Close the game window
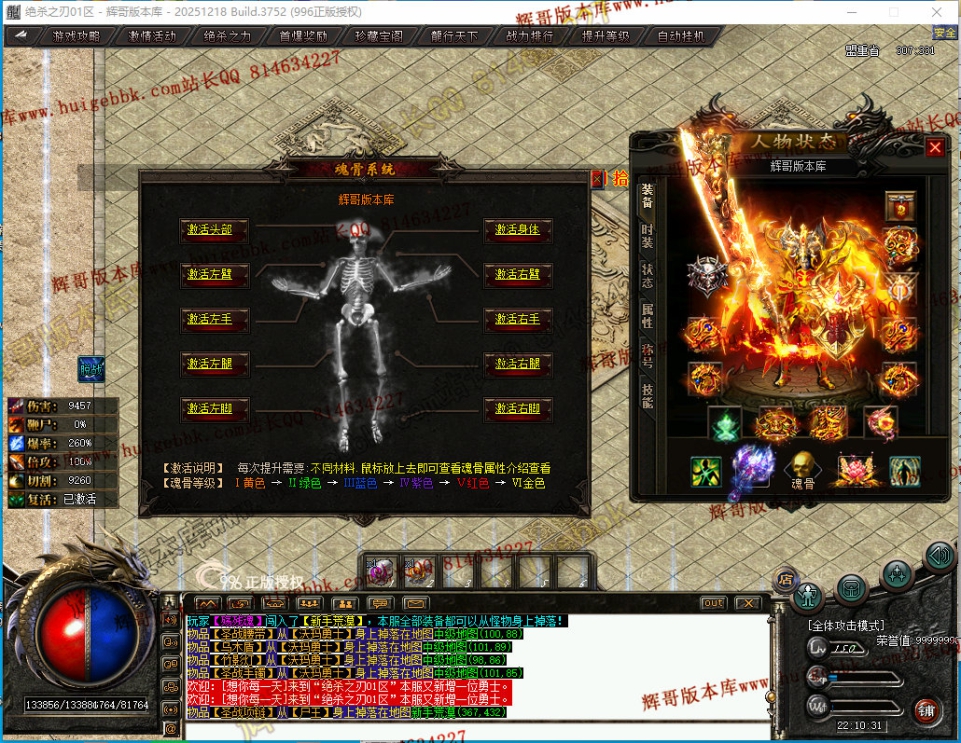961x743 pixels. [937, 11]
